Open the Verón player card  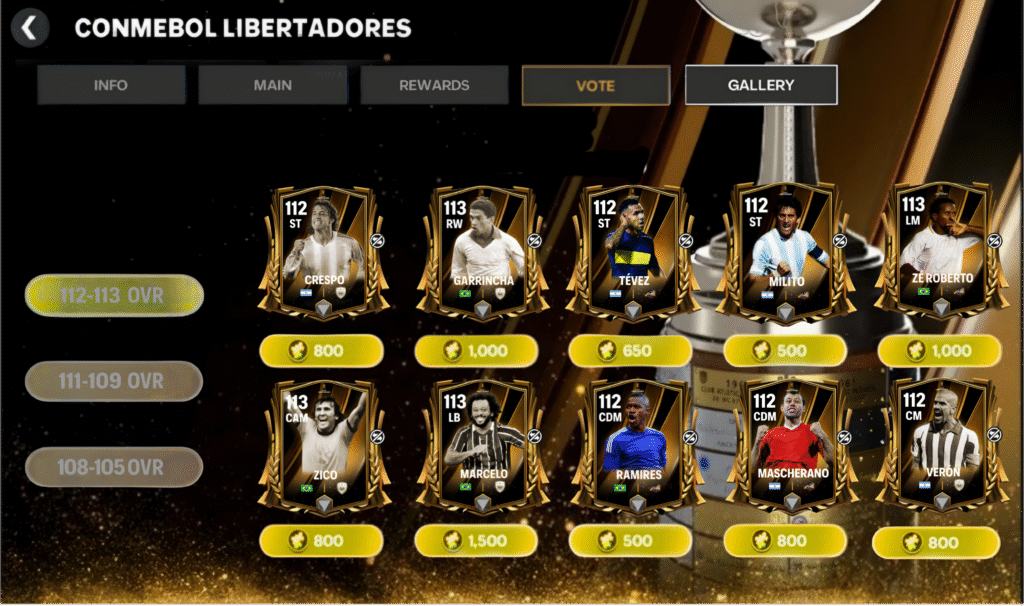[x=941, y=445]
